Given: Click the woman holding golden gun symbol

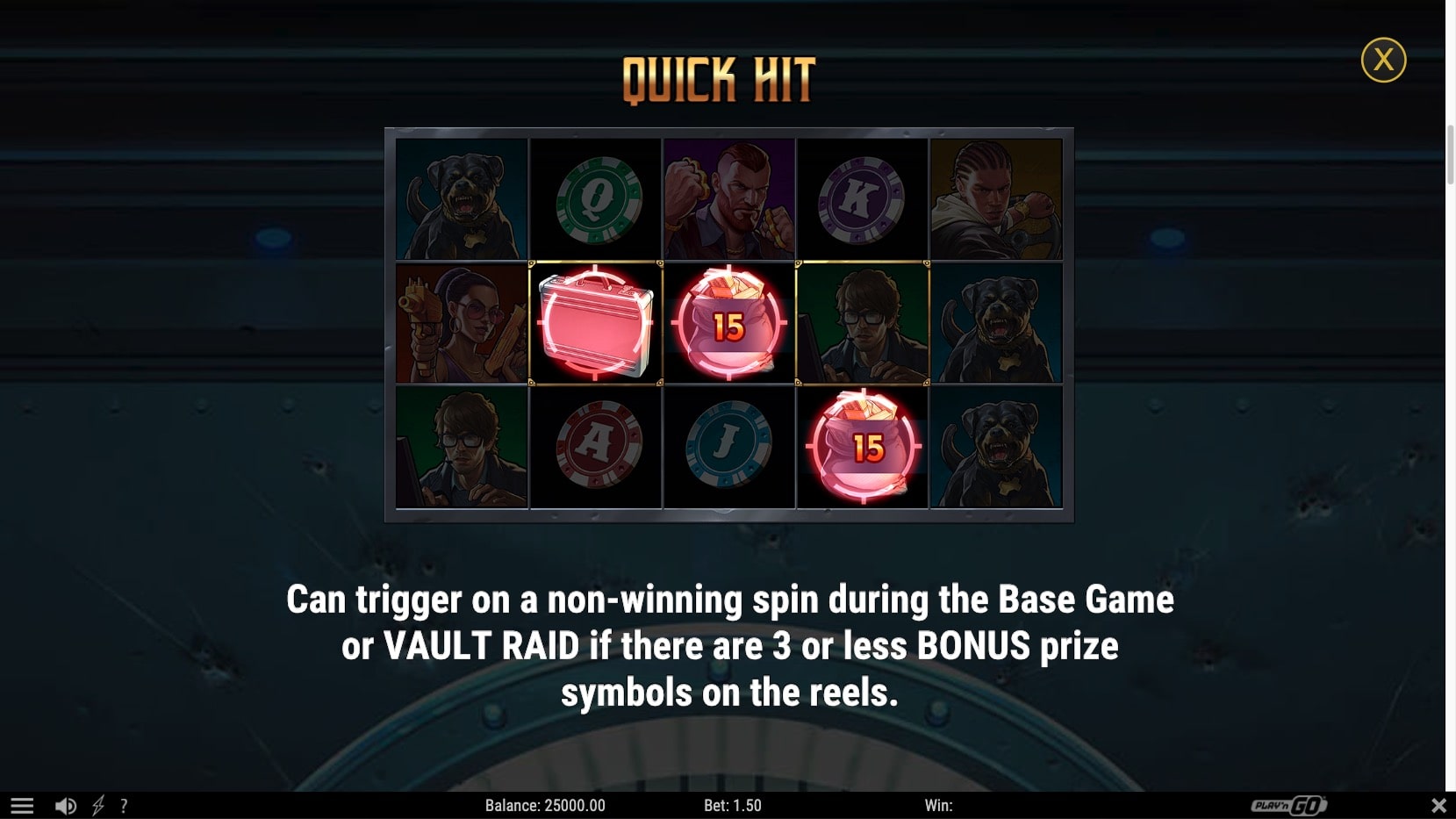Looking at the screenshot, I should 463,323.
